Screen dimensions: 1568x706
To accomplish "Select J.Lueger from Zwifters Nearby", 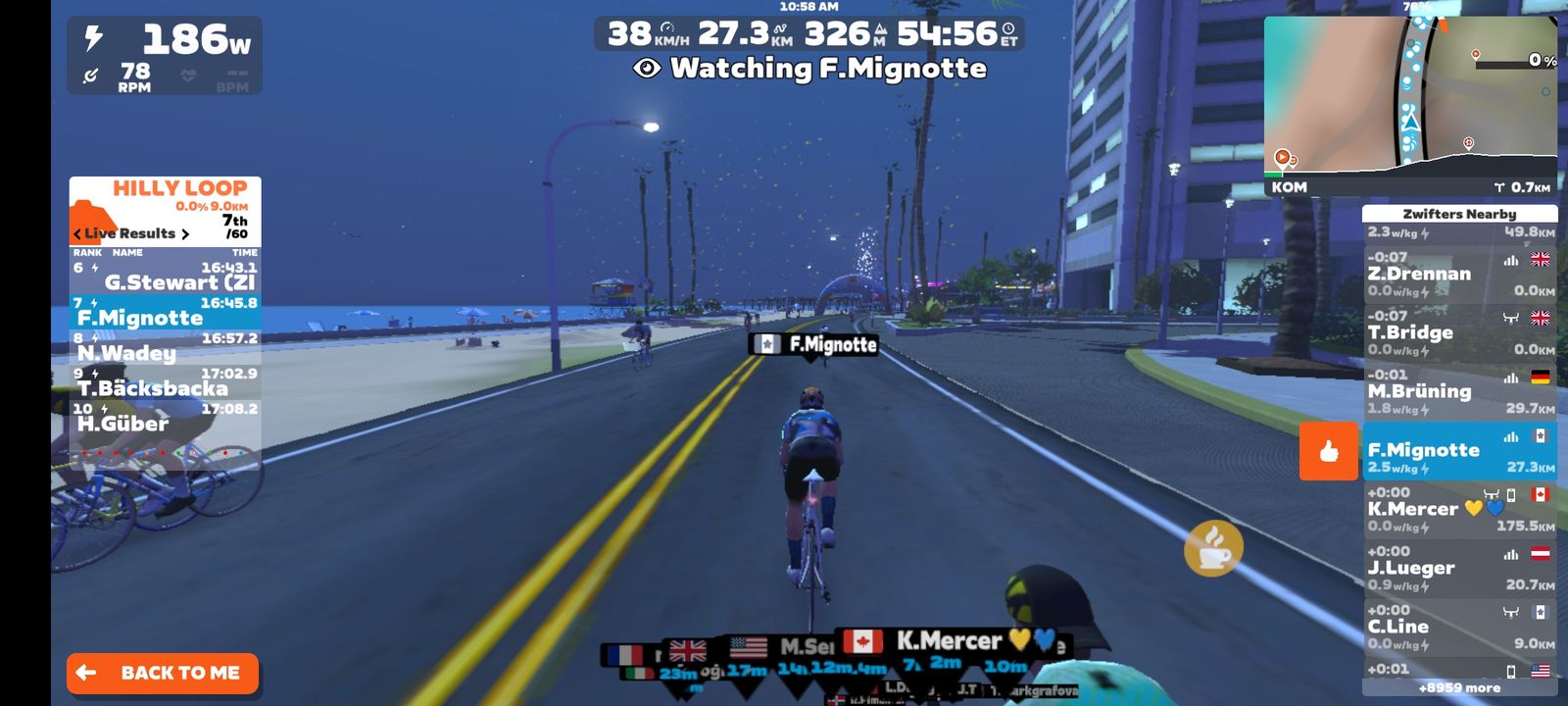I will point(1458,569).
